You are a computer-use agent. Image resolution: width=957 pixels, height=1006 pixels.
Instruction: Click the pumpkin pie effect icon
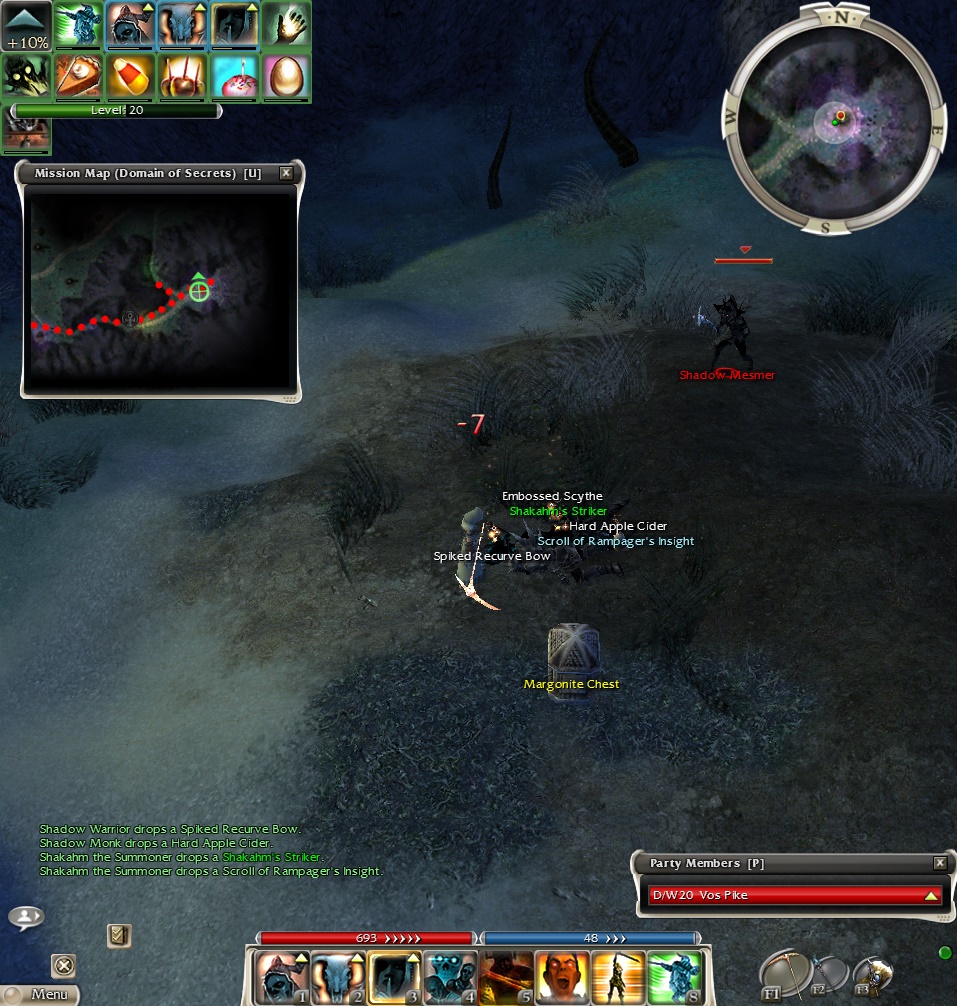(x=78, y=76)
